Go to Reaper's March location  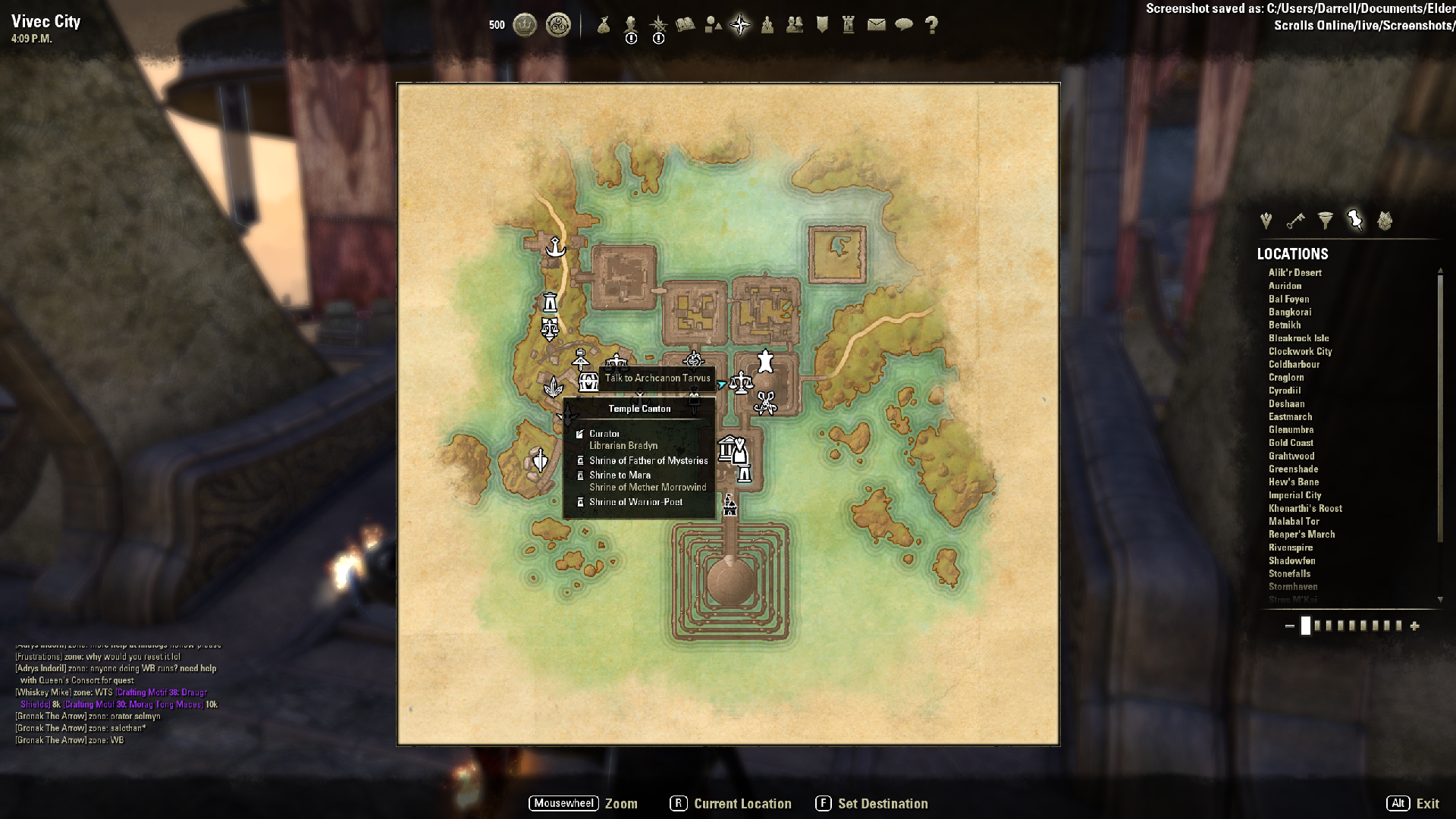1301,535
